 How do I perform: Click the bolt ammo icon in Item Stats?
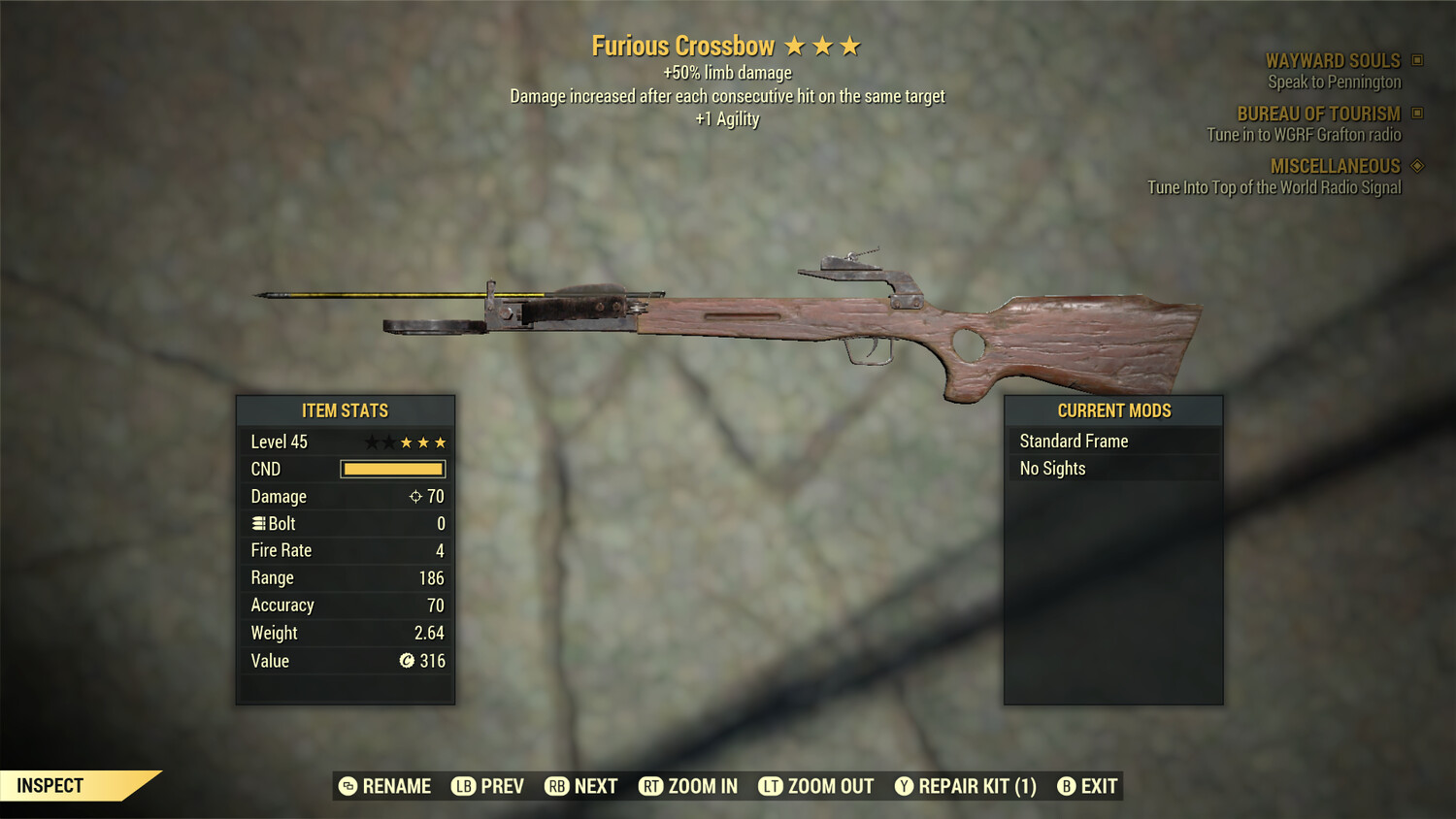(x=257, y=523)
